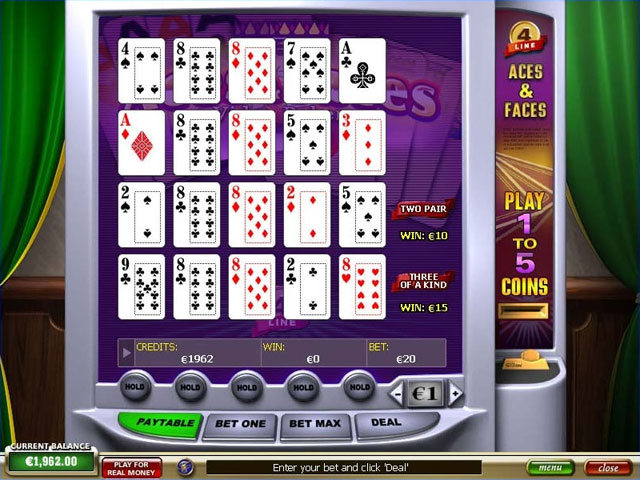640x480 pixels.
Task: Open the green menu button
Action: pos(550,467)
